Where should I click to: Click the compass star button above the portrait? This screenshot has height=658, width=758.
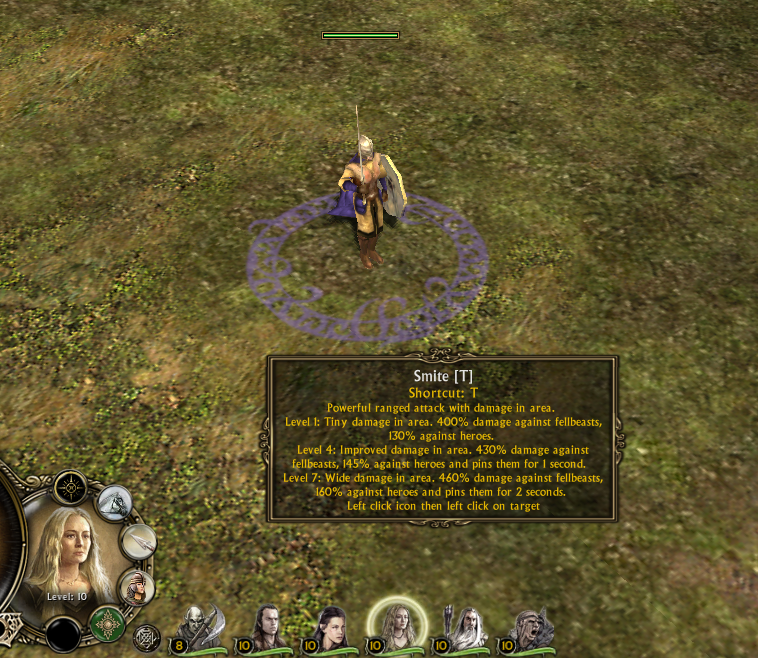71,488
